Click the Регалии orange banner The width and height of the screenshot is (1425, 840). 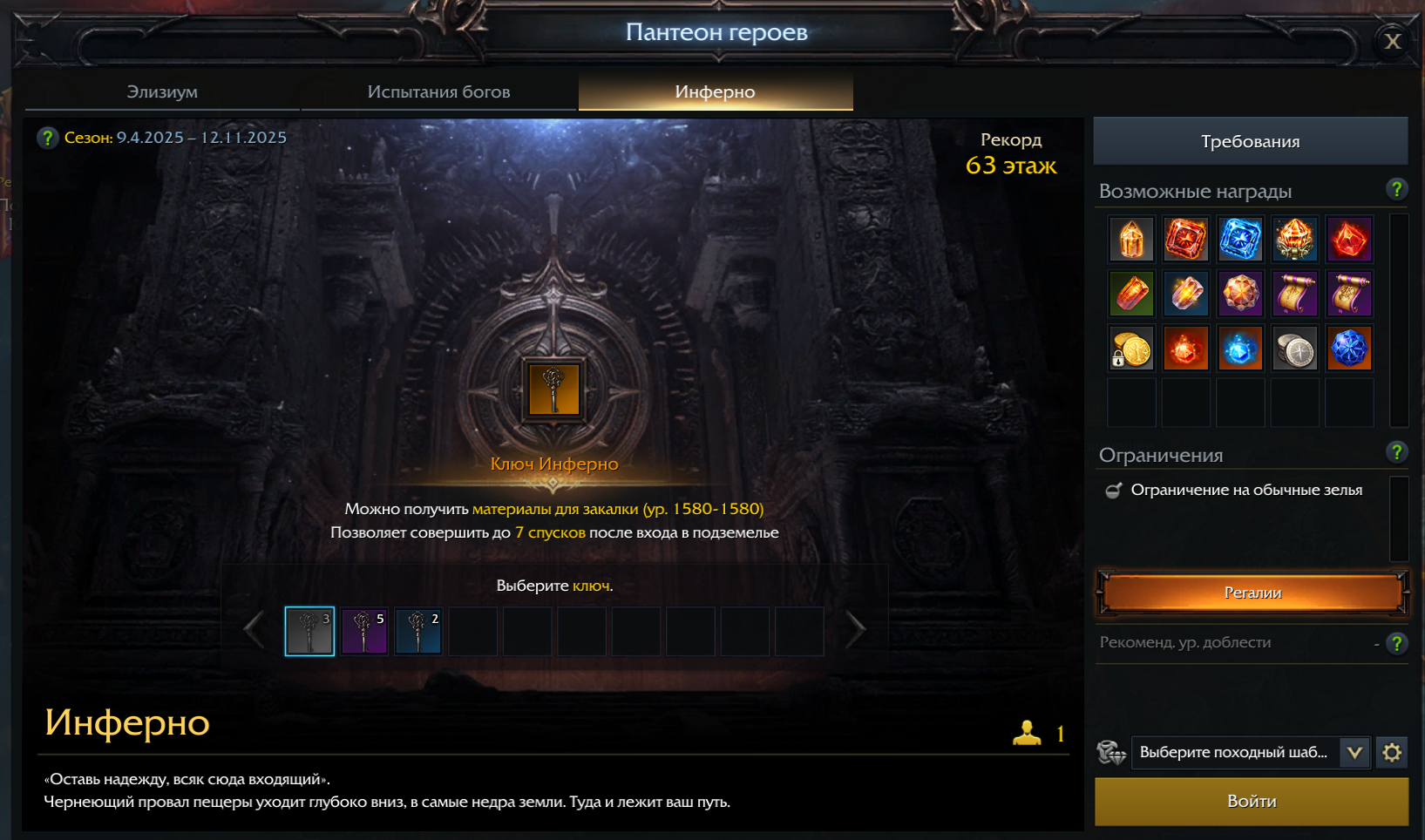pyautogui.click(x=1251, y=593)
